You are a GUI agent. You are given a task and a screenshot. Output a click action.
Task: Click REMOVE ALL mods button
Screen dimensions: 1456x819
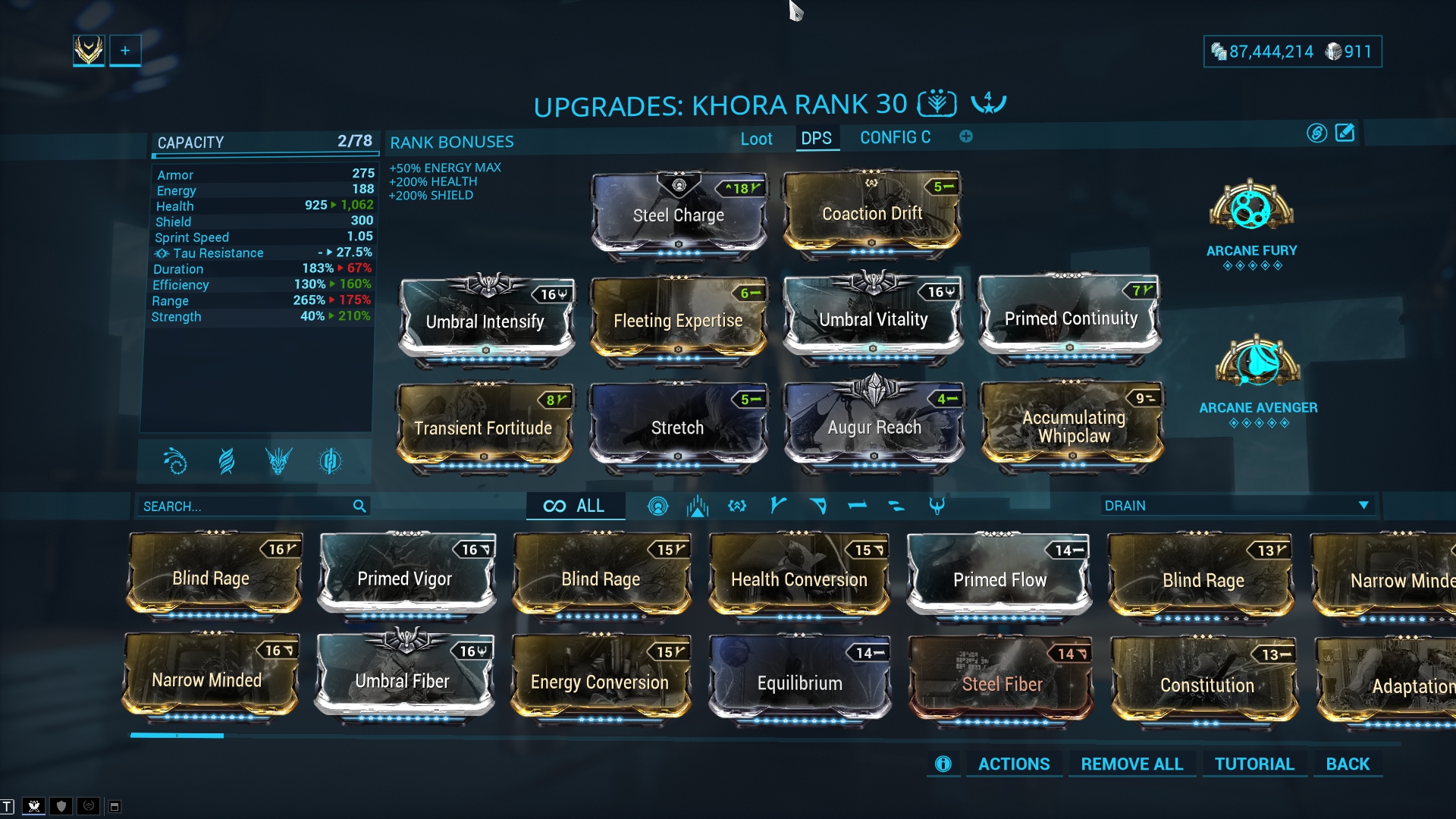pyautogui.click(x=1131, y=764)
